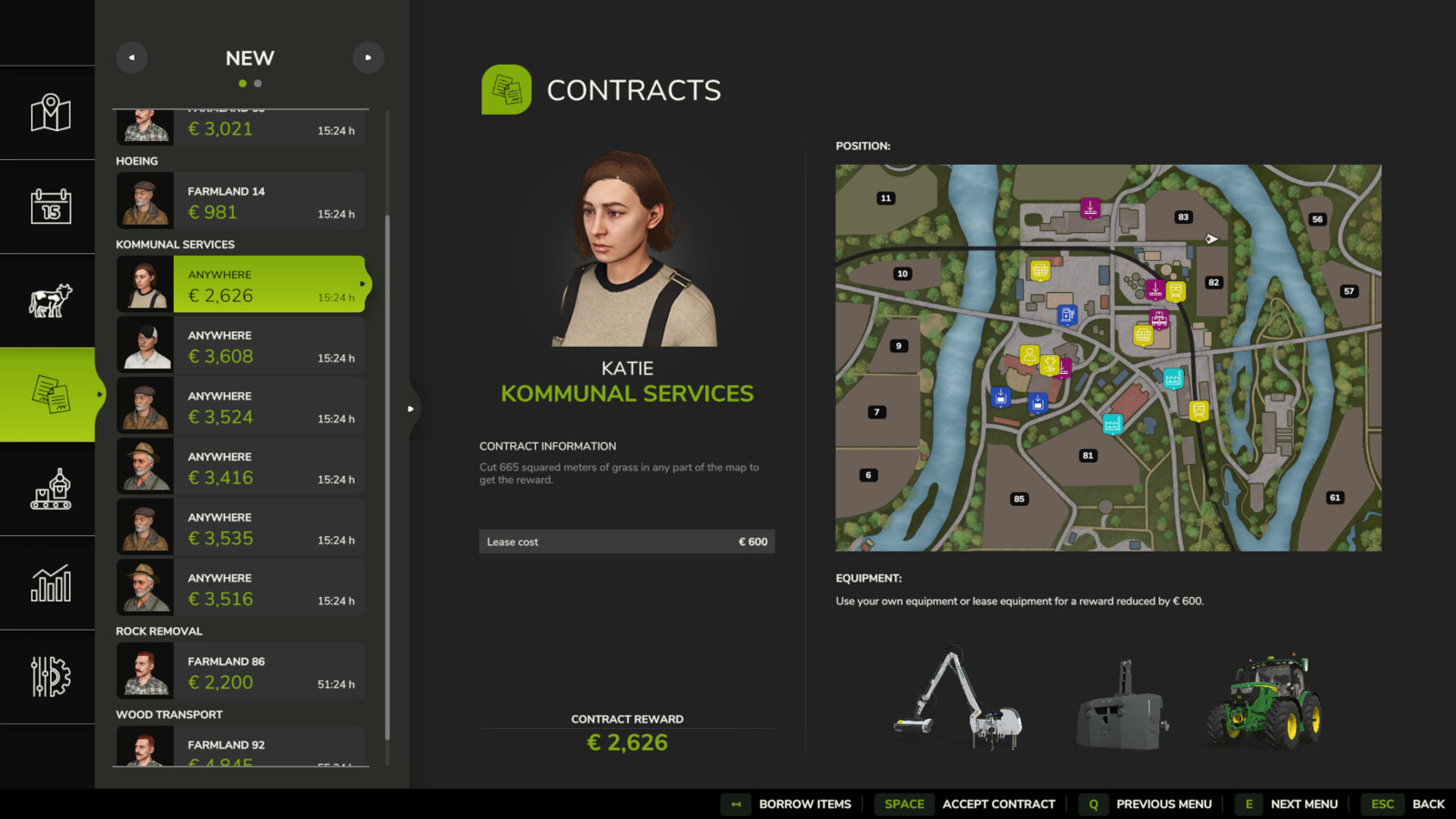Click the Contracts header icon above CONTRACTS
The width and height of the screenshot is (1456, 819).
507,89
